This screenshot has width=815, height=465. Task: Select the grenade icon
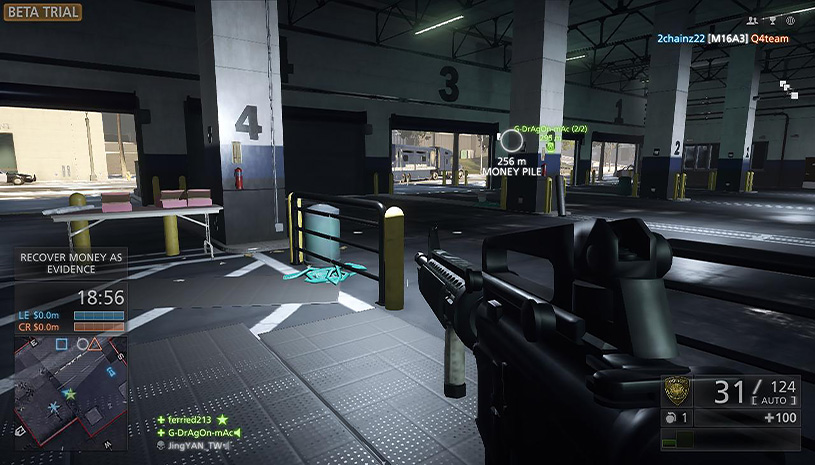pos(672,418)
